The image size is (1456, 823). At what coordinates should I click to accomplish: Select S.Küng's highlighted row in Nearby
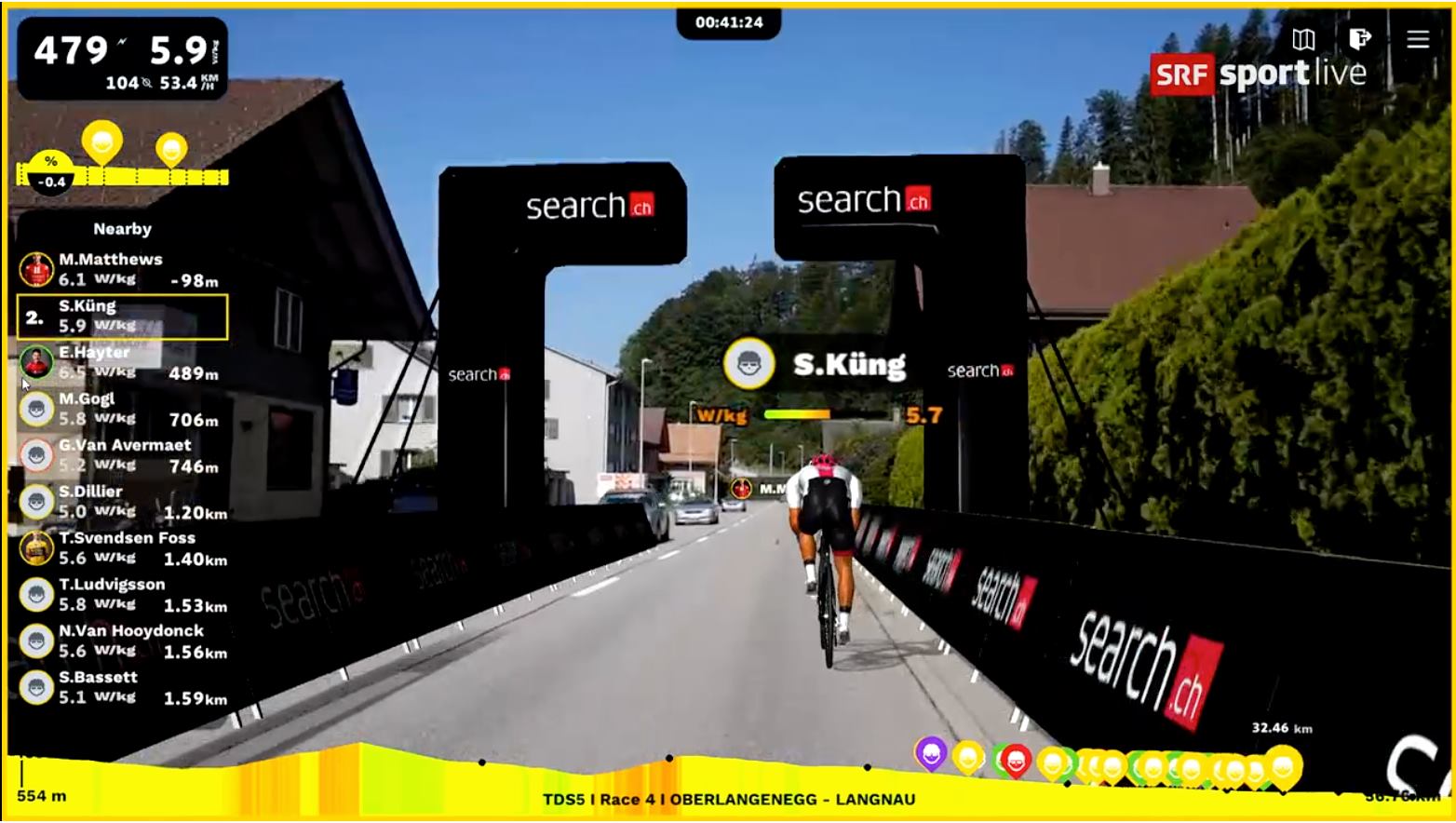coord(123,317)
